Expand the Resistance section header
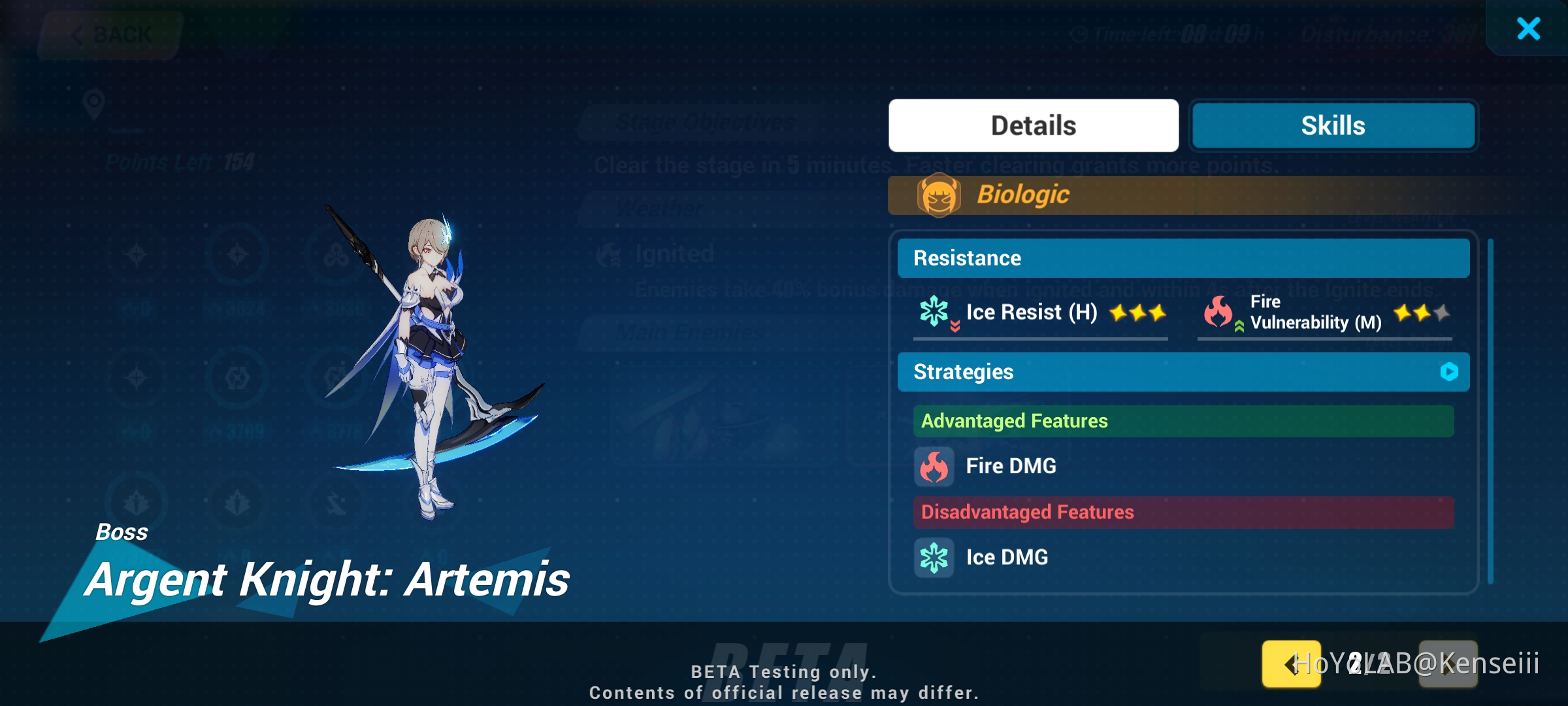Image resolution: width=1568 pixels, height=706 pixels. click(x=1183, y=258)
